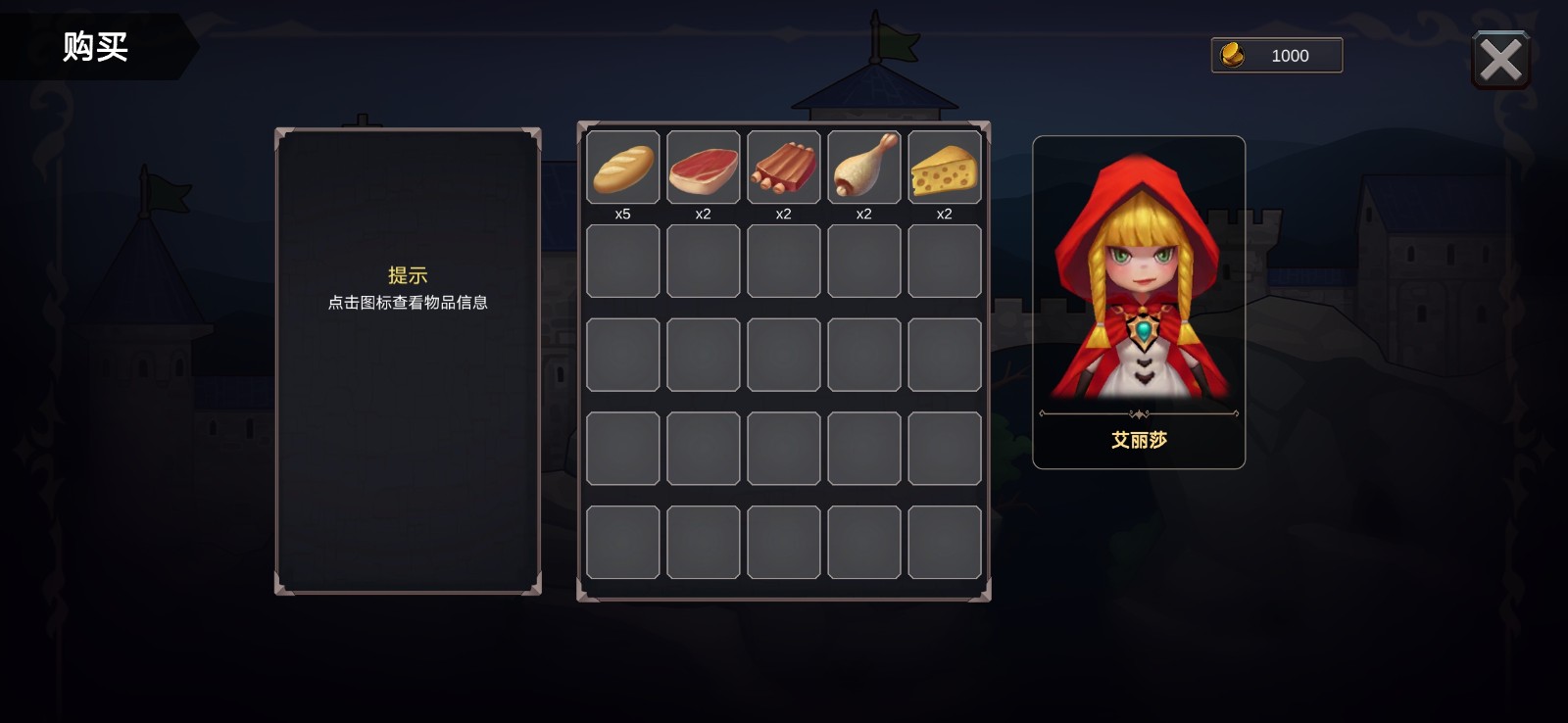
Task: Click the x2 quantity label under the cheese
Action: click(x=944, y=213)
